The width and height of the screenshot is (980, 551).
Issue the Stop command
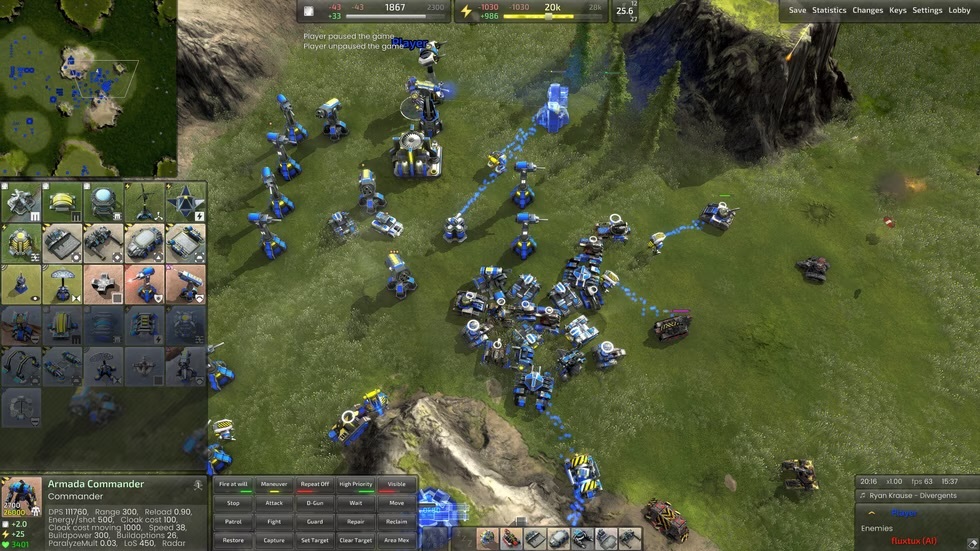pos(233,503)
